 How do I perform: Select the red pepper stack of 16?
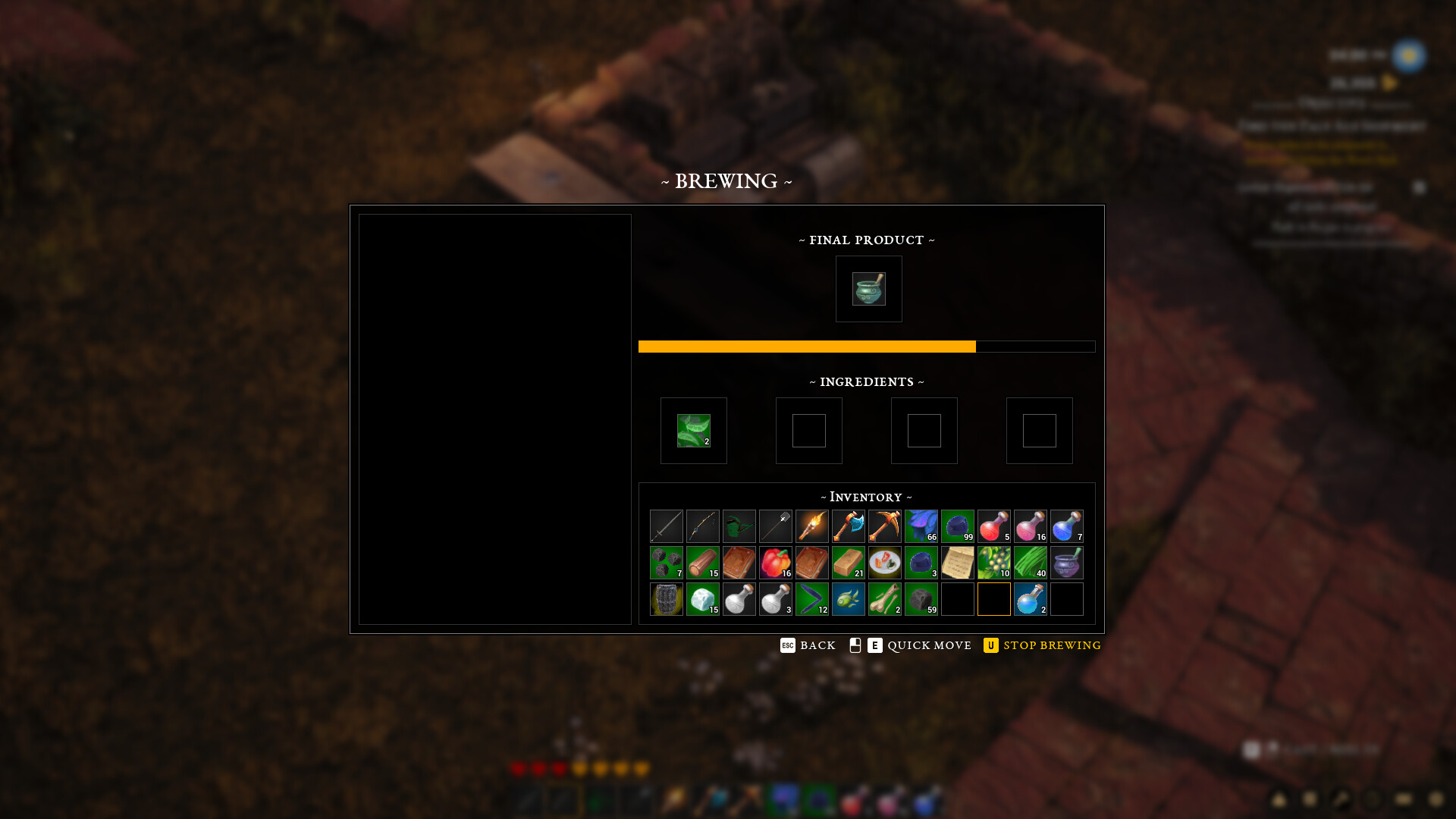[x=776, y=562]
